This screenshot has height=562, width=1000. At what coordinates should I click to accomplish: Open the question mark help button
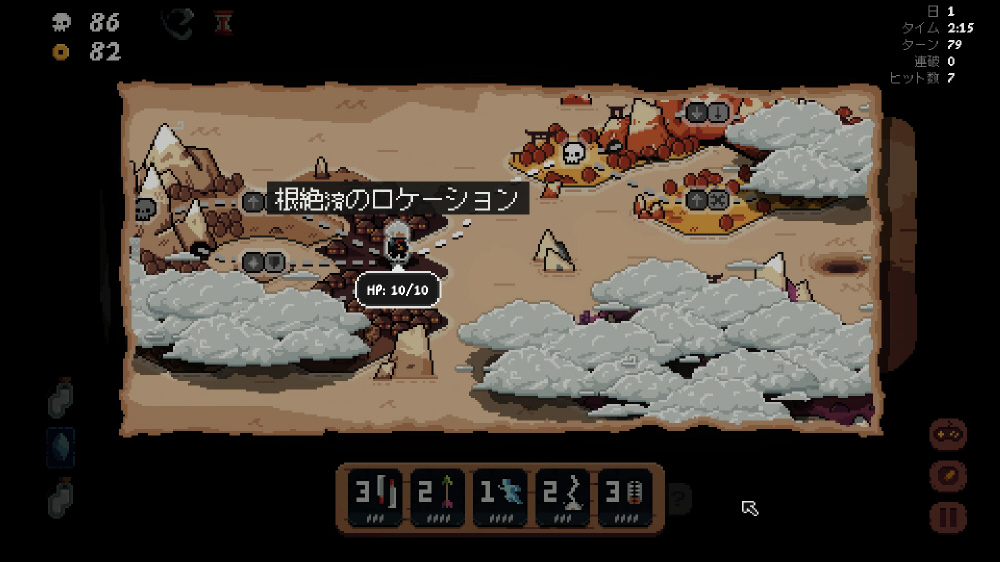tap(679, 495)
